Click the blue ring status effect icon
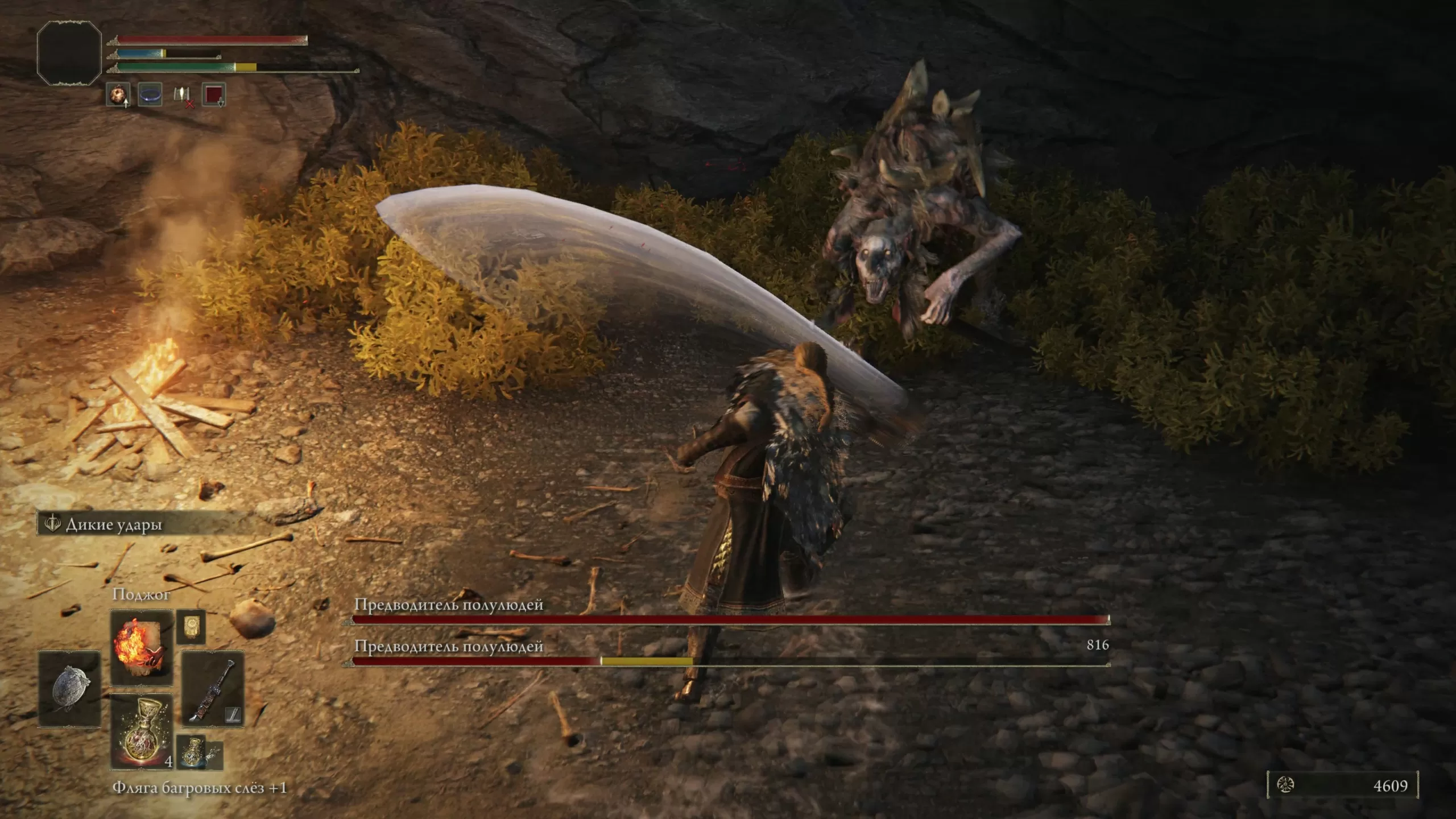This screenshot has height=819, width=1456. [x=150, y=94]
